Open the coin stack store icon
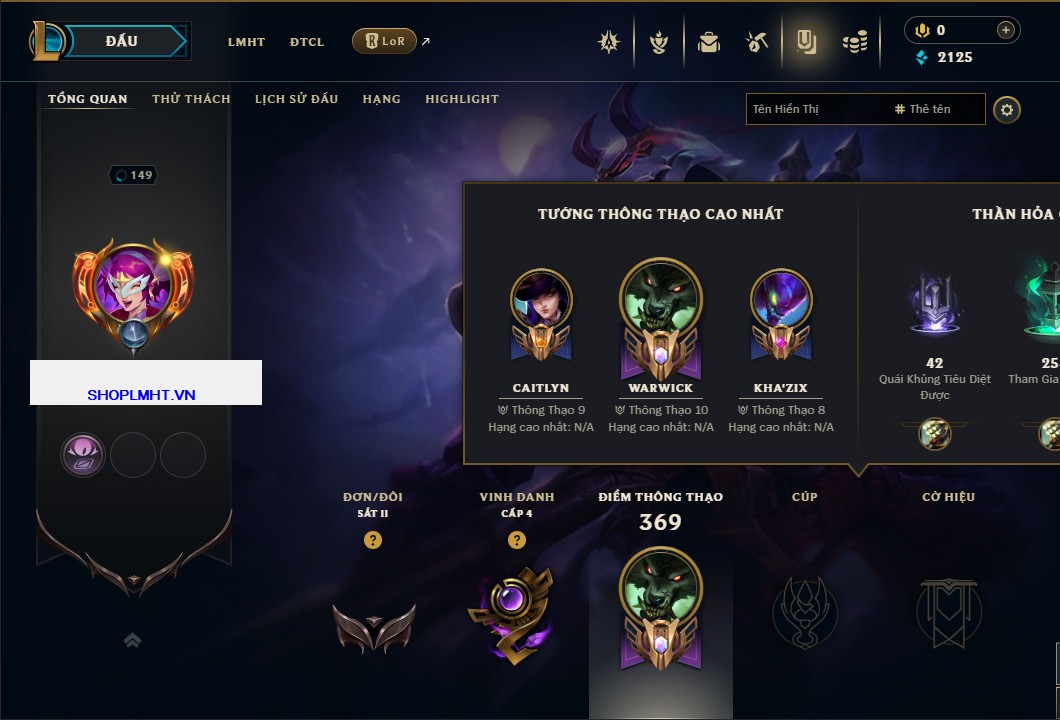Screen dimensions: 1060x720 coord(854,42)
